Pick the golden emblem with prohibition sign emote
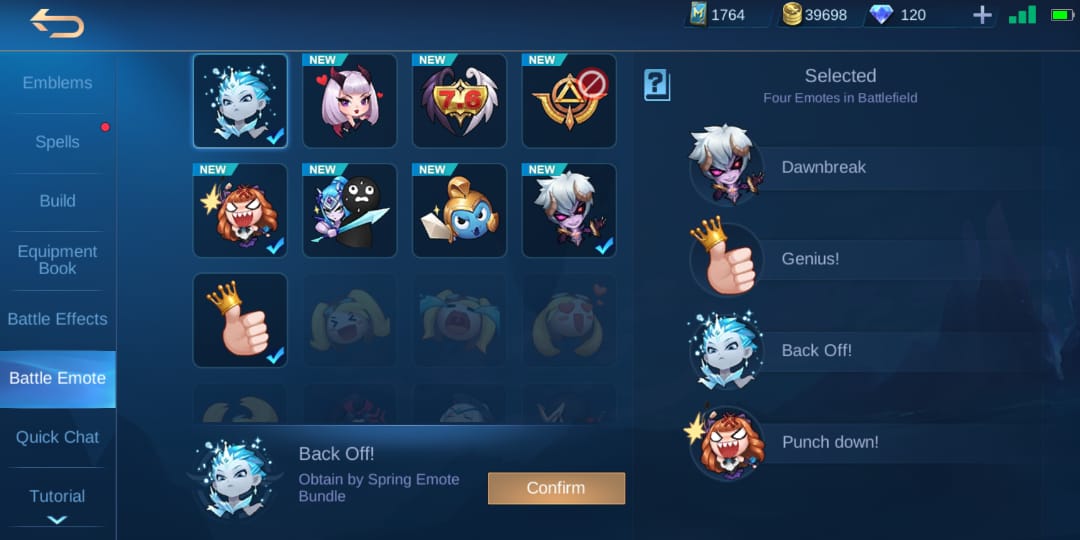The height and width of the screenshot is (540, 1080). tap(569, 101)
